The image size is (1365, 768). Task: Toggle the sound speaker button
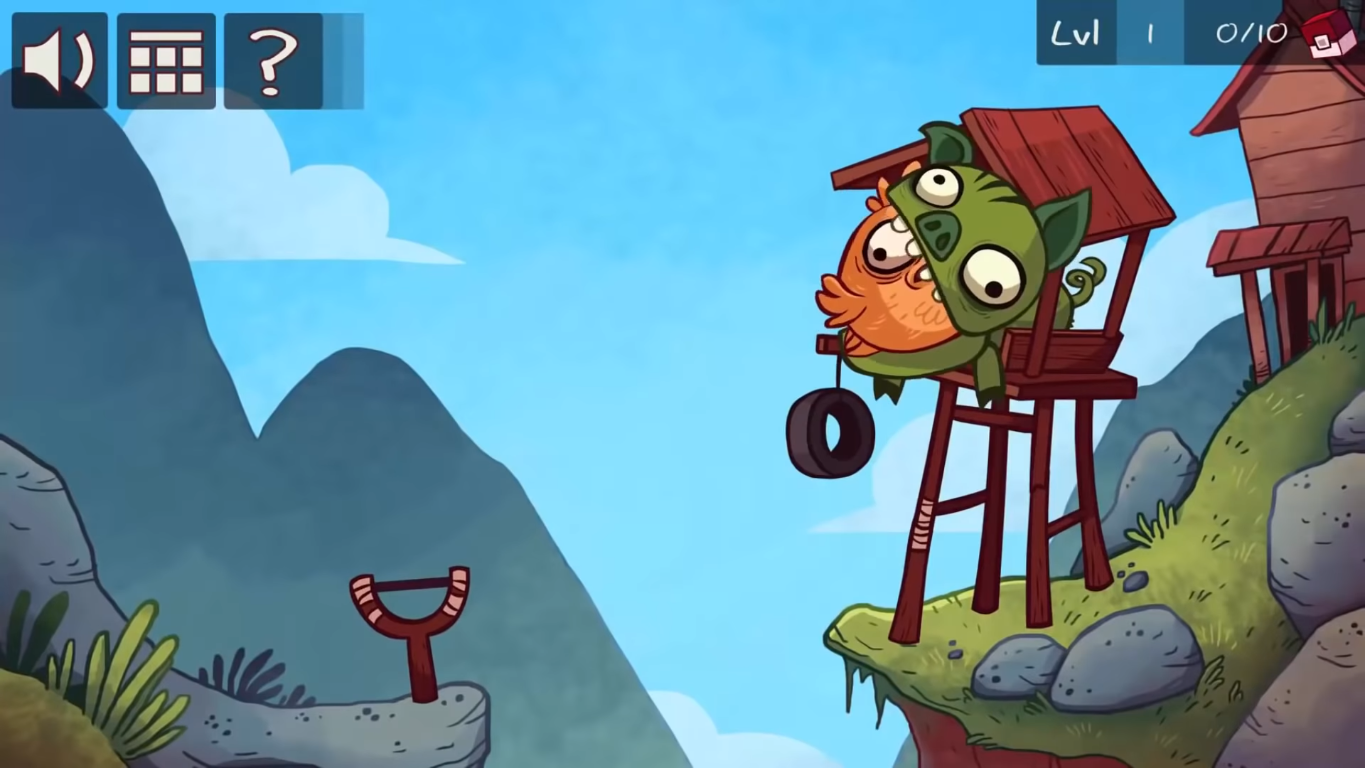point(59,61)
